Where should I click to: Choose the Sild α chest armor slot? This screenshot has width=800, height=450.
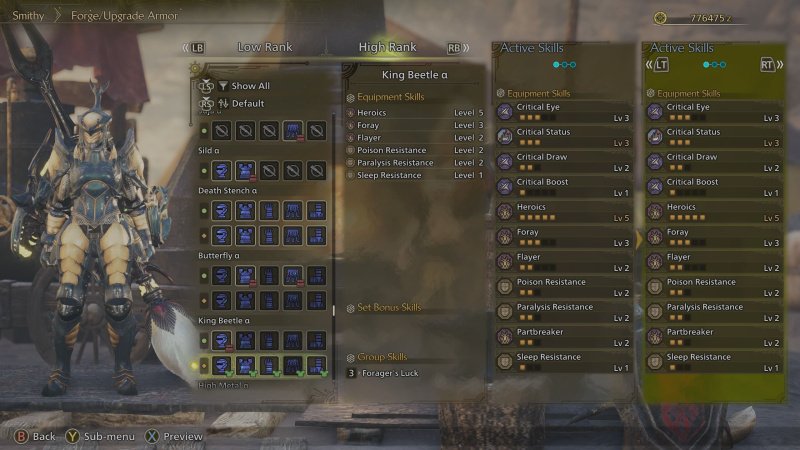pos(245,171)
